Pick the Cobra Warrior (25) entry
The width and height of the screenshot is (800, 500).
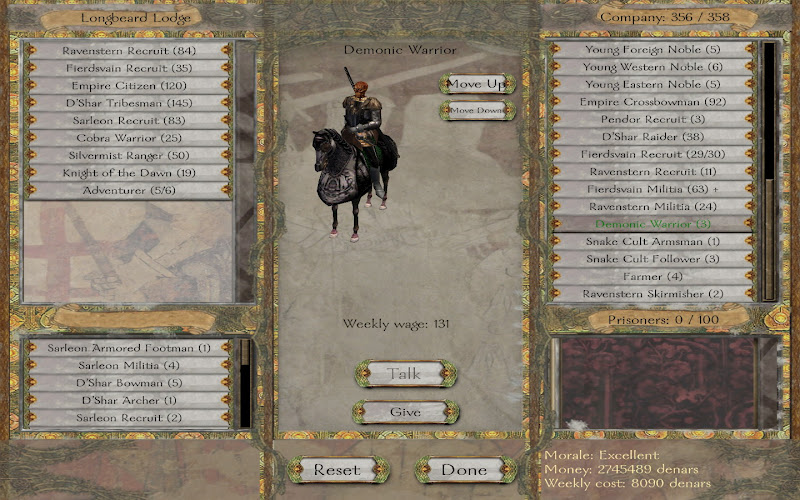tap(128, 138)
